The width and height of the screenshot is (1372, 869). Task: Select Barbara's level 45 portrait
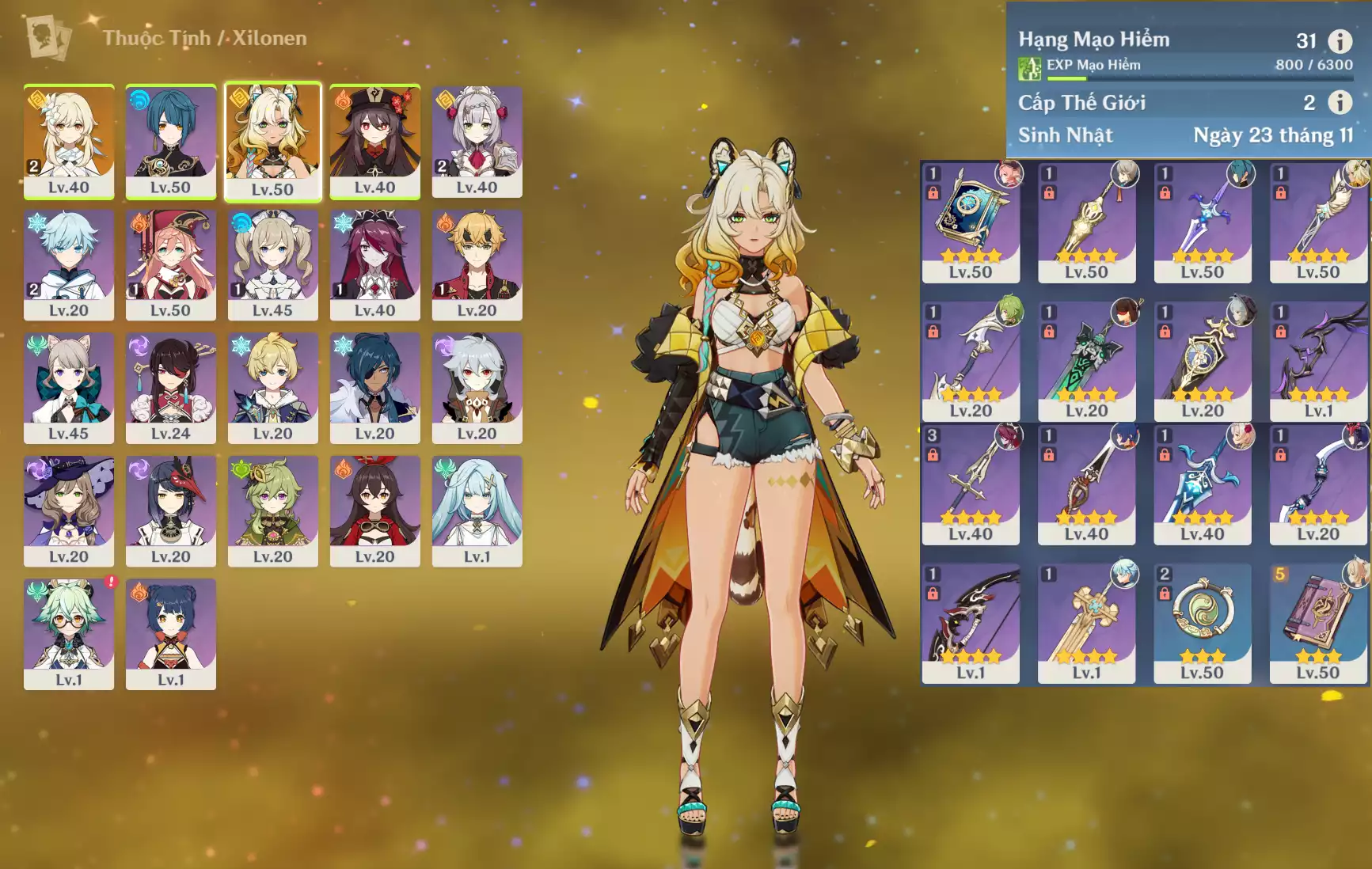(x=272, y=264)
